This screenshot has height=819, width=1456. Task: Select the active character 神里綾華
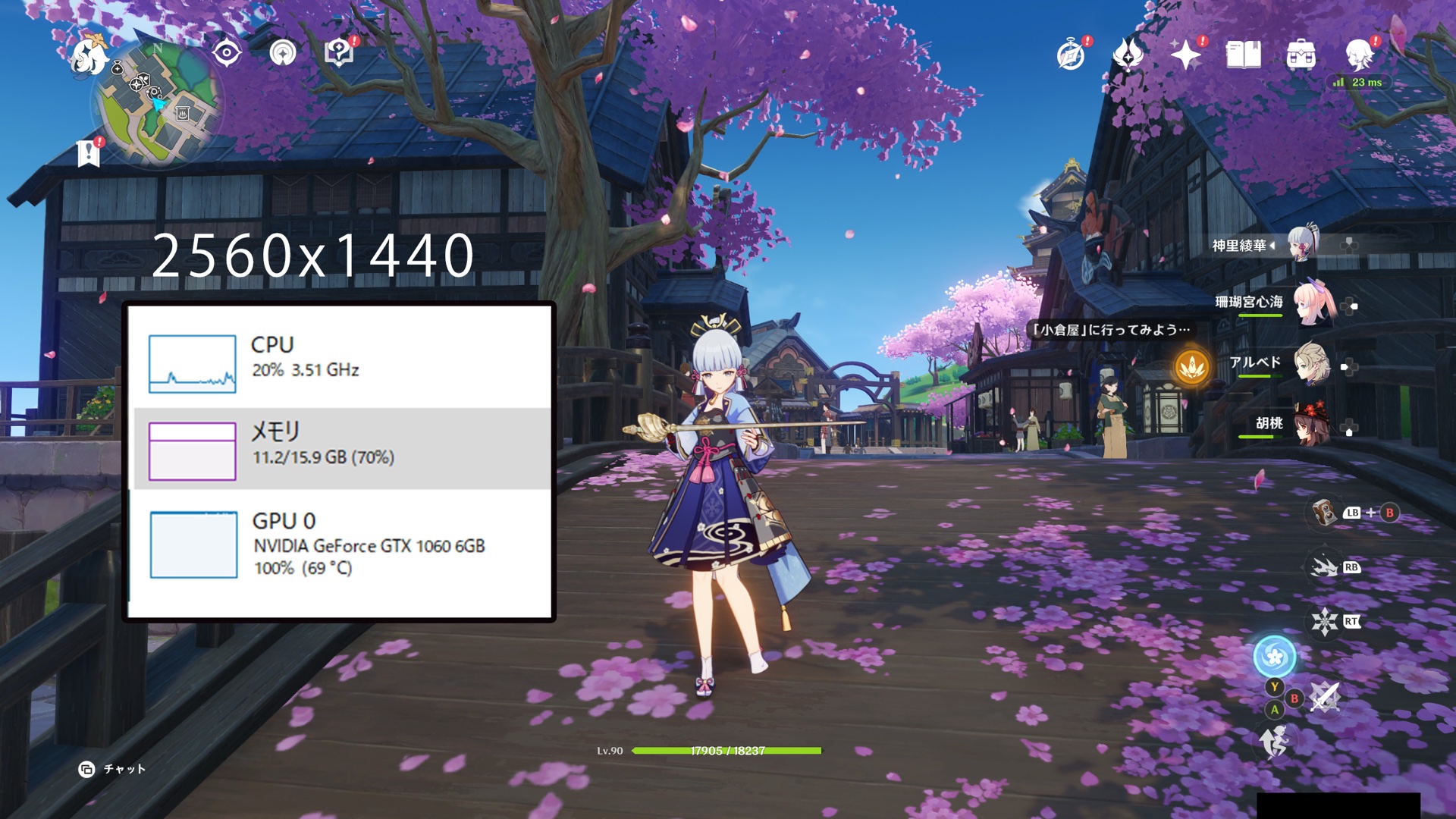coord(1303,244)
